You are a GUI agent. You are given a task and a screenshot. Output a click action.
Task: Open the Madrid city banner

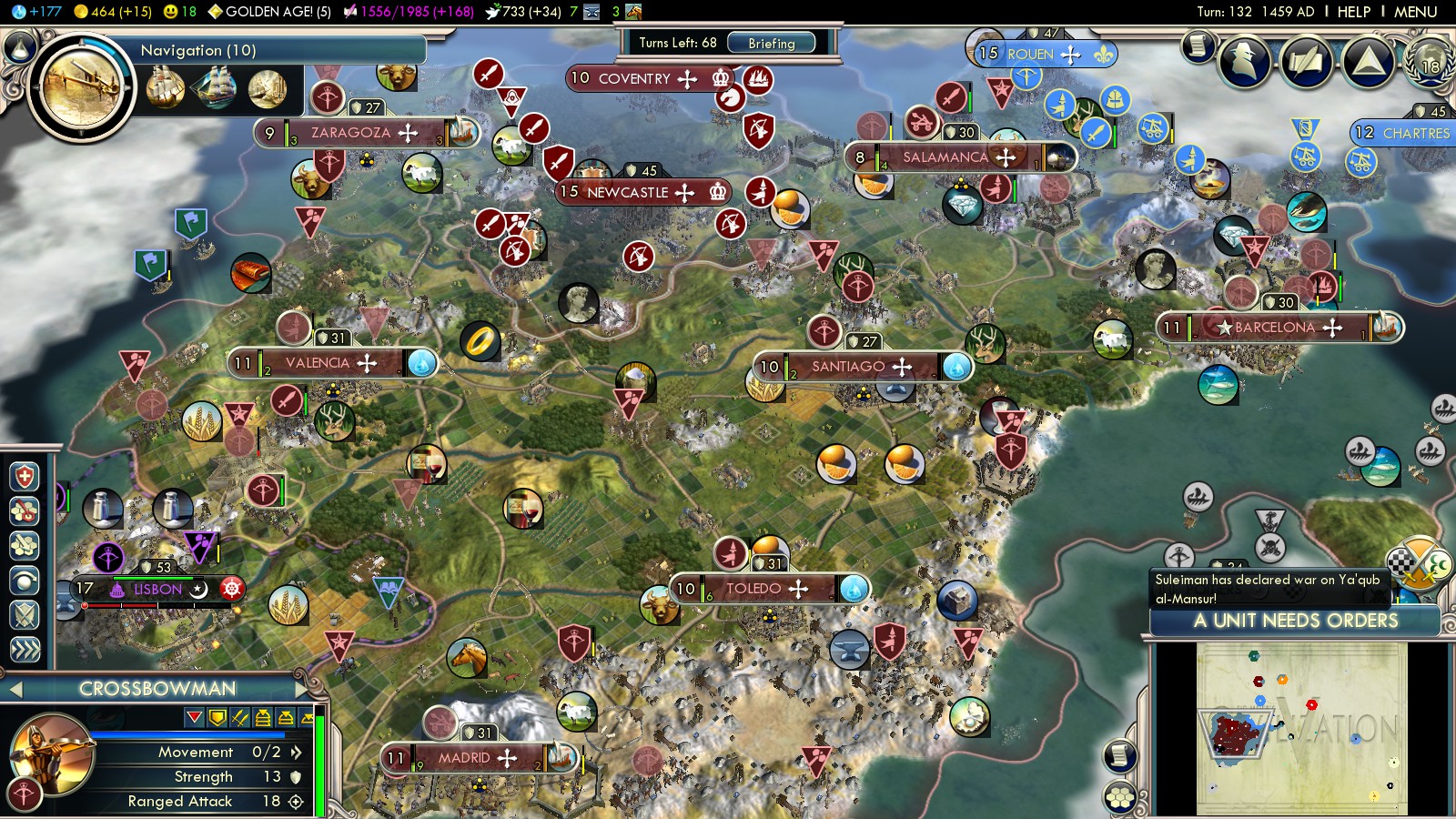464,758
